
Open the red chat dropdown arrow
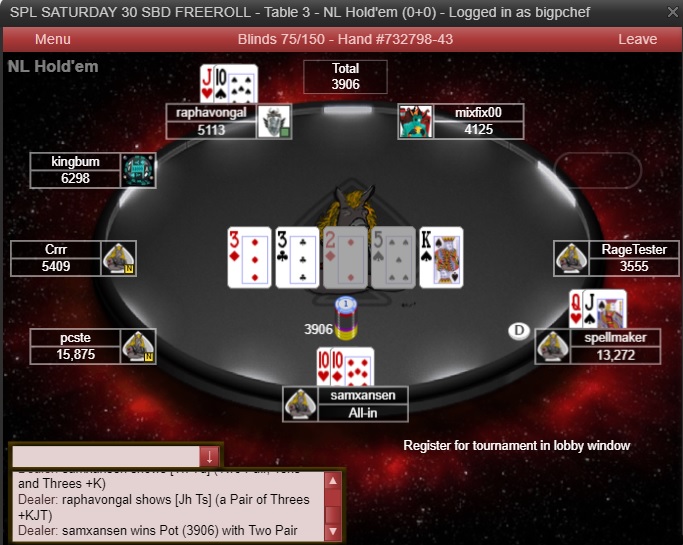coord(209,457)
